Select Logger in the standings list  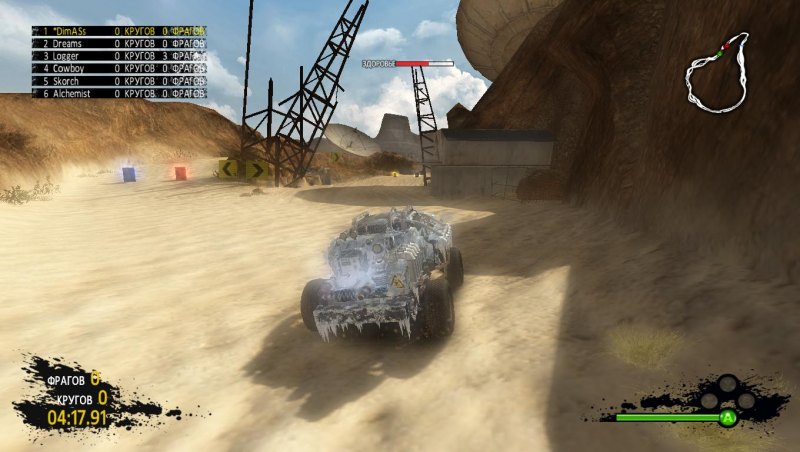click(120, 56)
